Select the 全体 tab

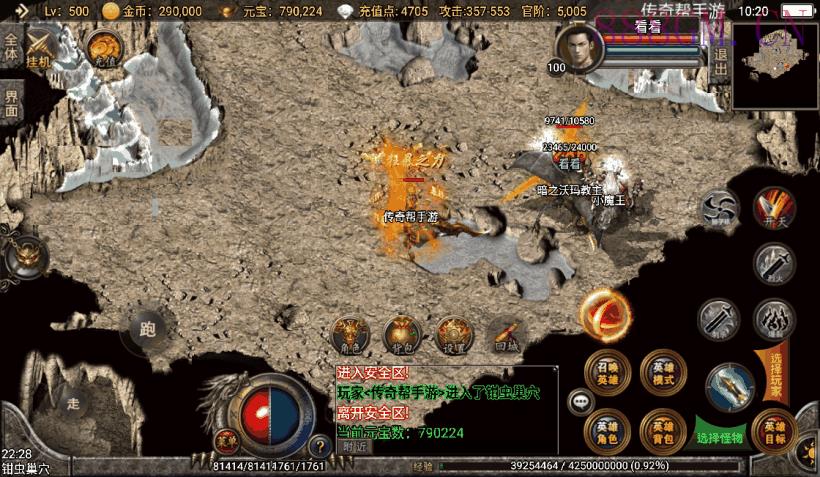click(11, 48)
